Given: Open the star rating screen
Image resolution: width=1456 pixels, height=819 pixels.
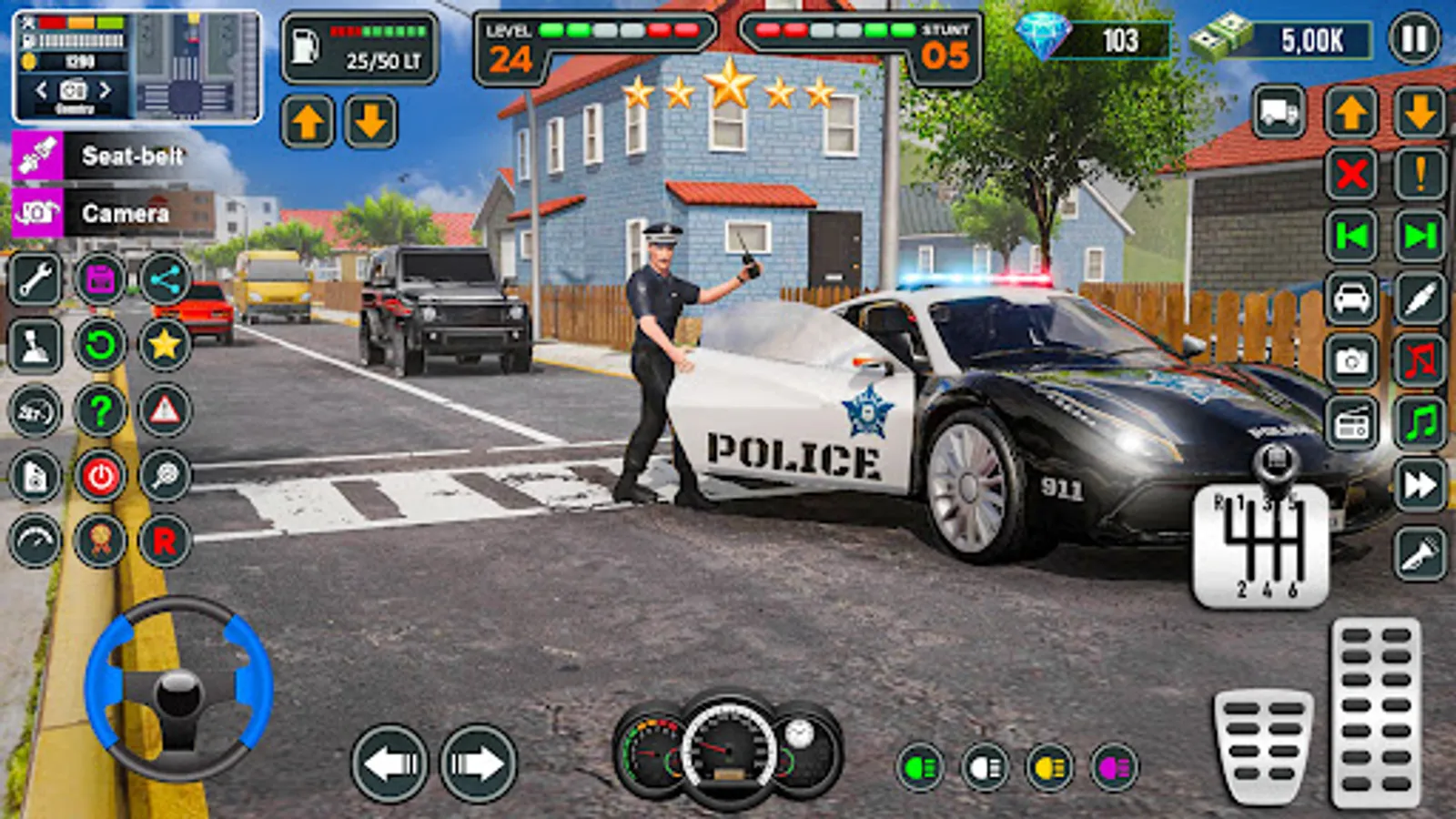Looking at the screenshot, I should (x=167, y=344).
